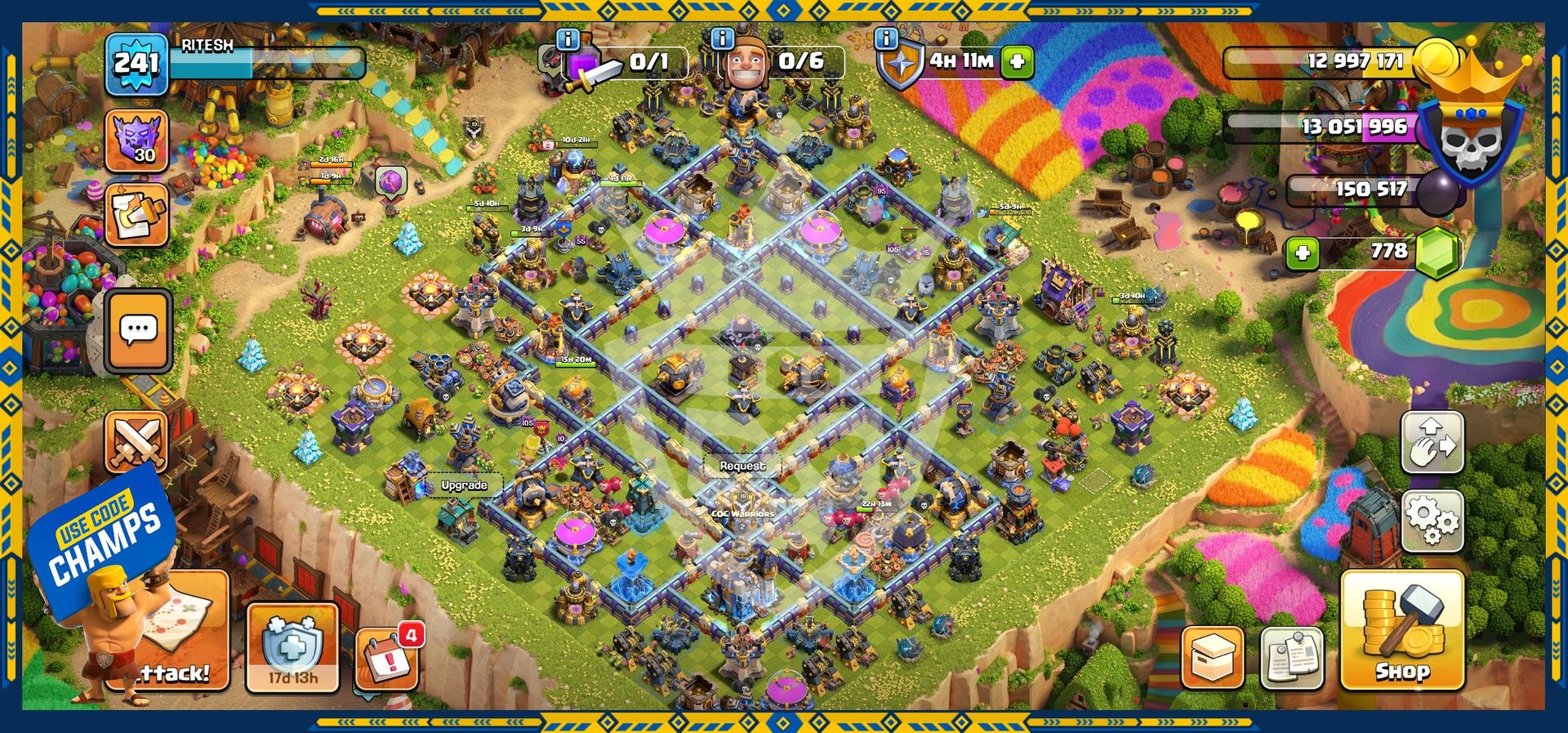This screenshot has height=733, width=1568.
Task: Open the trophy league badge showing 30
Action: (136, 142)
